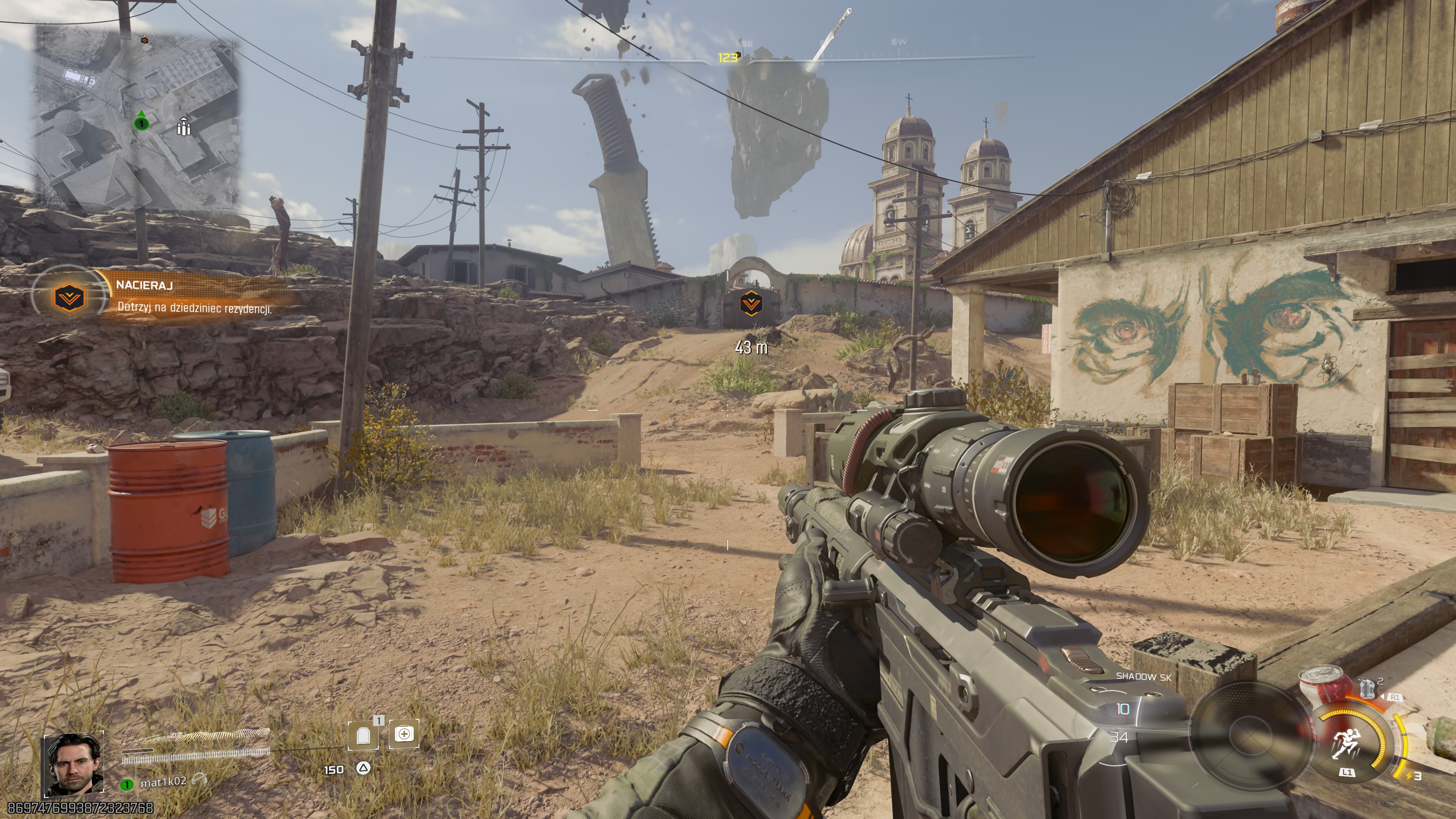Click the green player arrow on minimap
The image size is (1456, 819).
pyautogui.click(x=141, y=121)
